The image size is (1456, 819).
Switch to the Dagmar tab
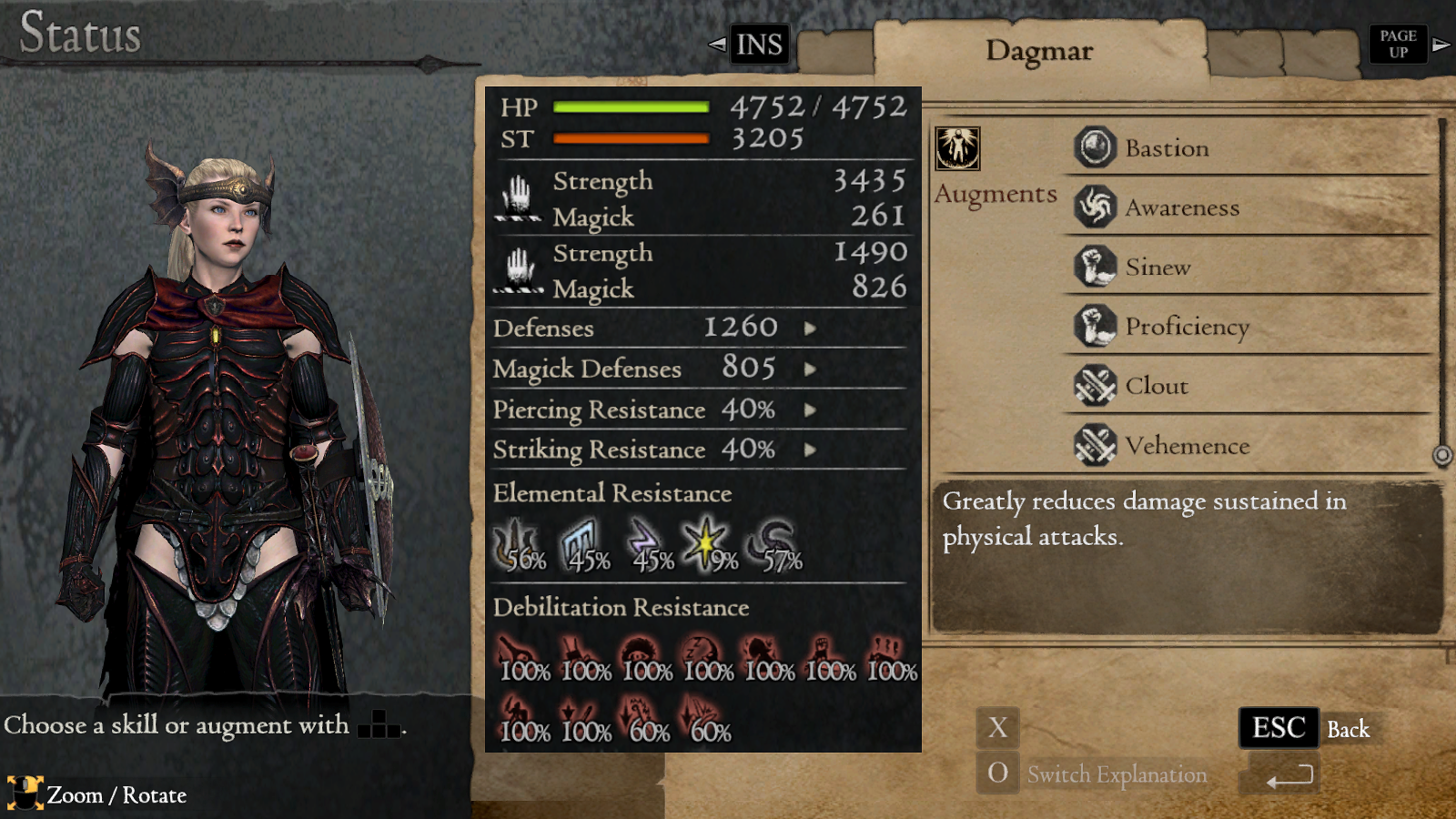point(1041,51)
